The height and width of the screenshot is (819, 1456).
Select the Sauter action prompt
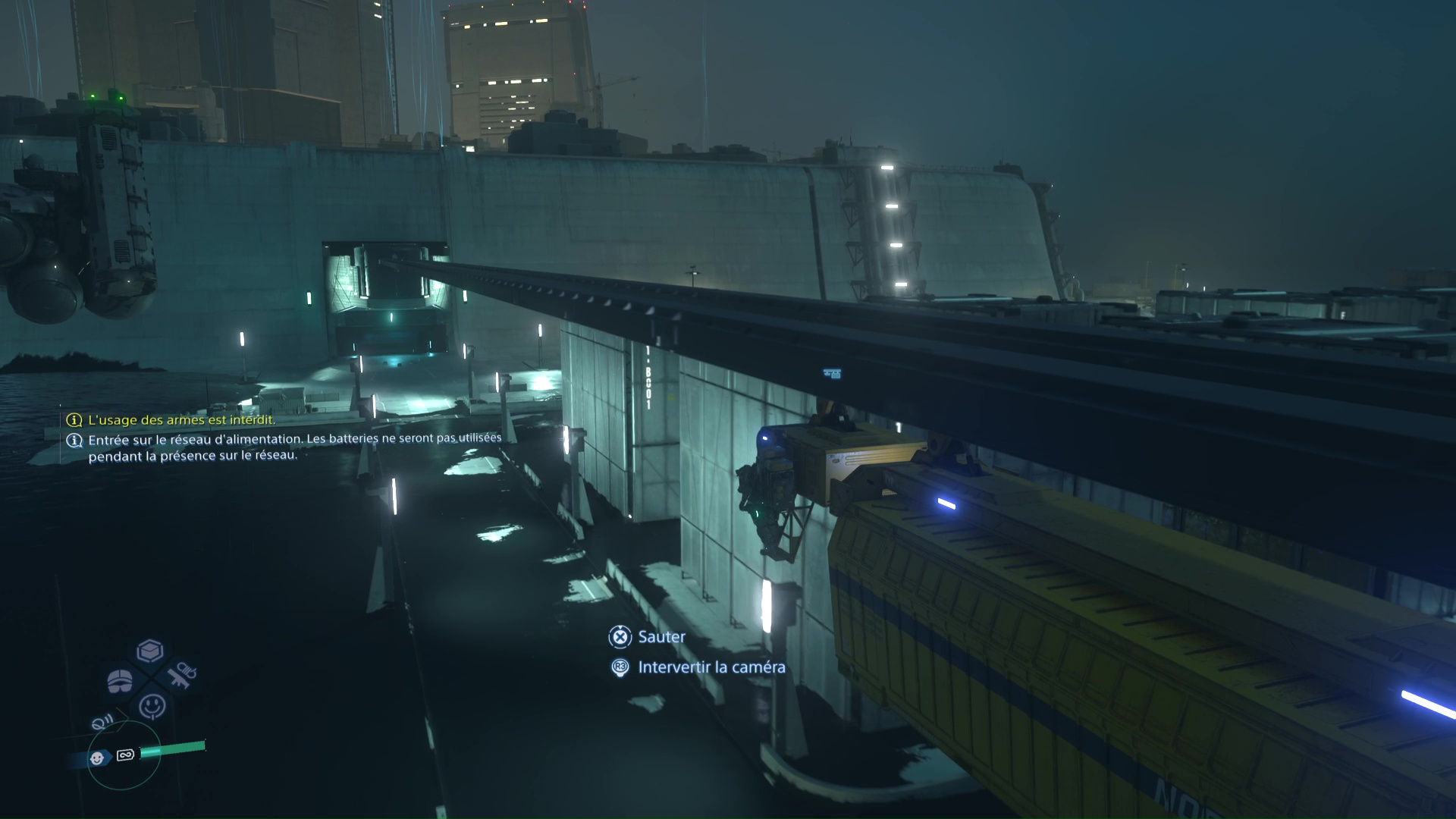coord(659,637)
